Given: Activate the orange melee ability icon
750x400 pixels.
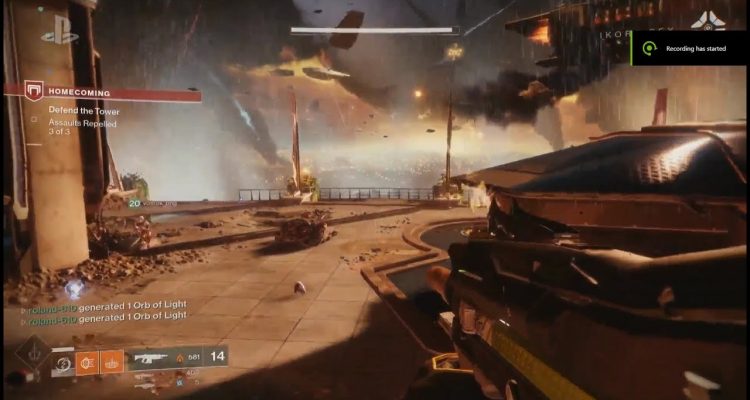Looking at the screenshot, I should tap(111, 362).
